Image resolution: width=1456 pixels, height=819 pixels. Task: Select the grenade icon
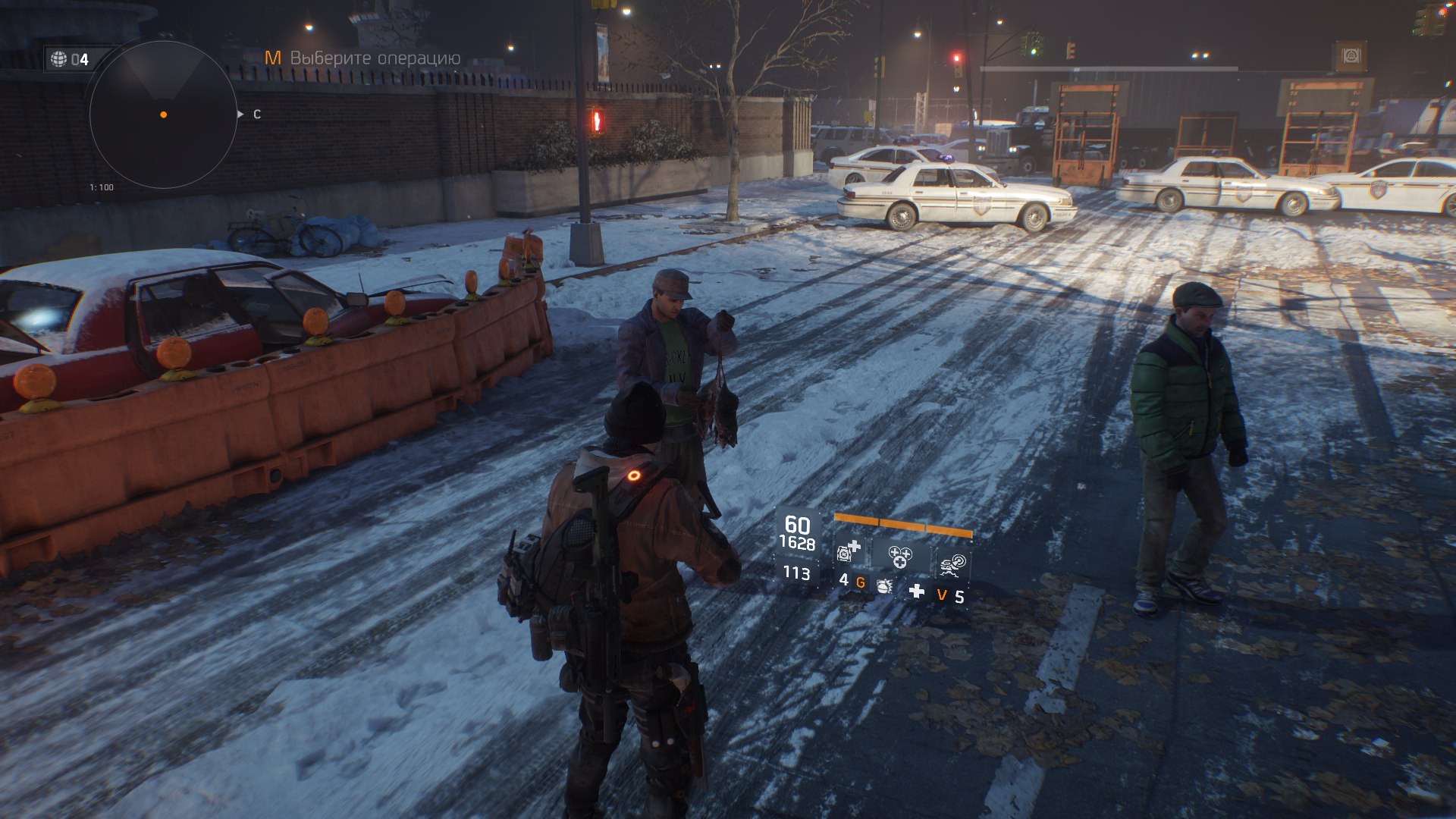pyautogui.click(x=884, y=585)
